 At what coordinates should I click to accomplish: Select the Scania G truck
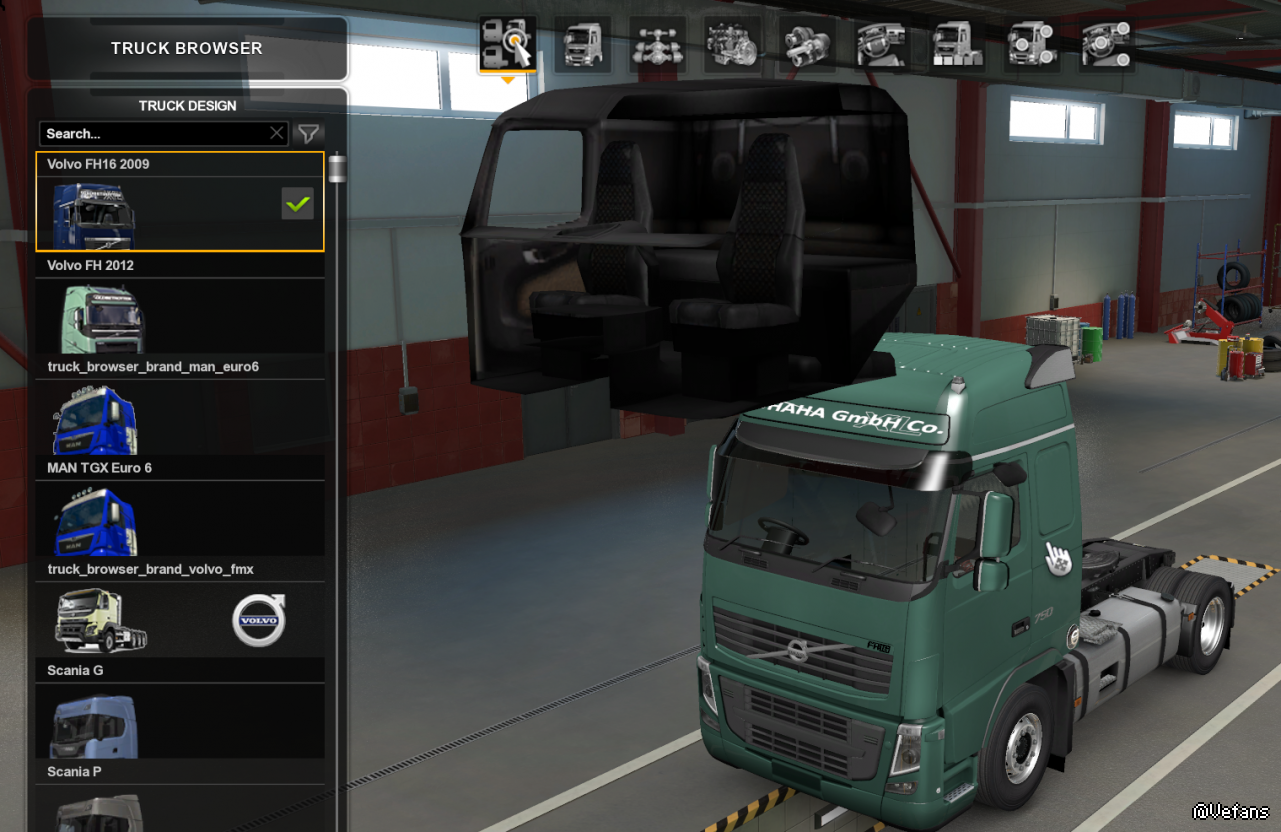coord(180,720)
